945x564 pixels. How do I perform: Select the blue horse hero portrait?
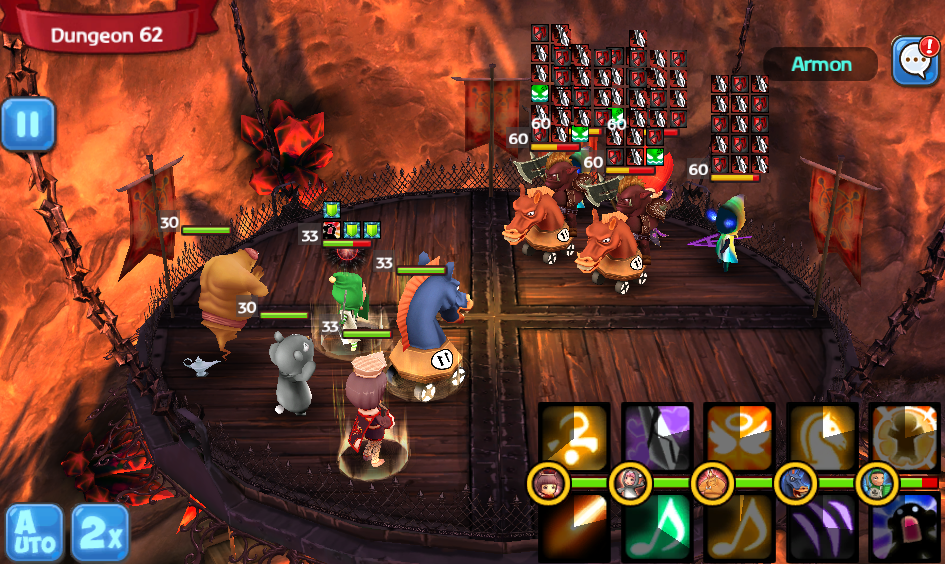795,483
